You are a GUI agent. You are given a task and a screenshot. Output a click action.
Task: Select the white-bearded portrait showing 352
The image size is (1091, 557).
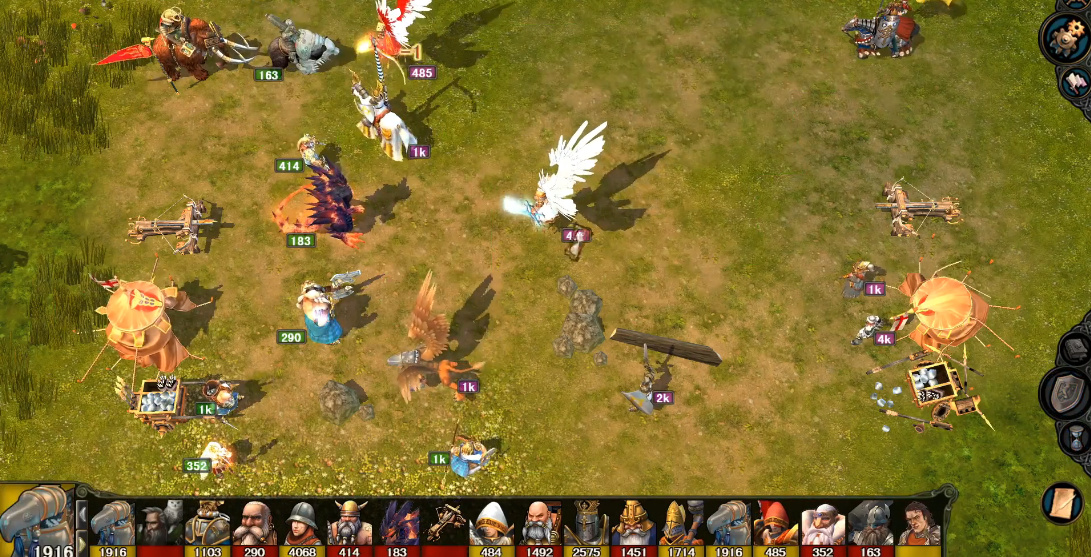click(824, 524)
